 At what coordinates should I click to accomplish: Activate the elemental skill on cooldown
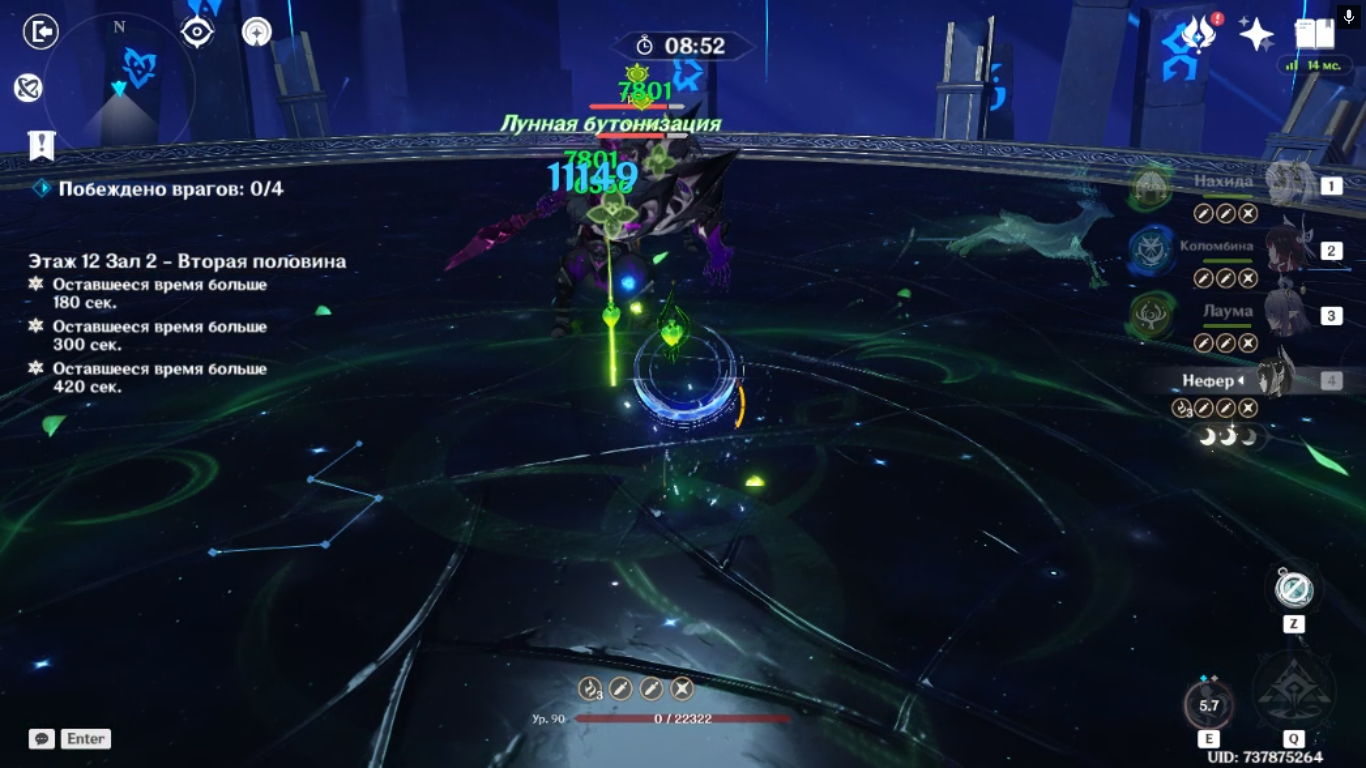coord(1209,704)
